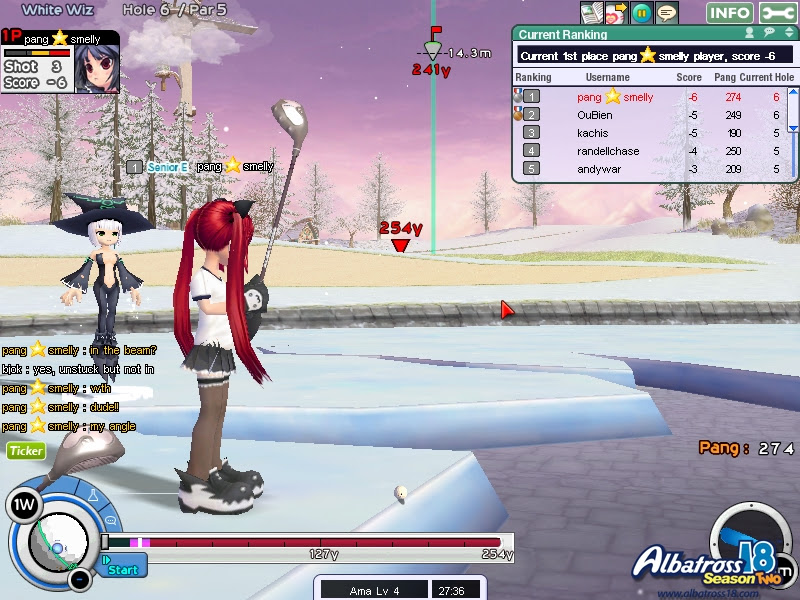Screen dimensions: 800x600
Task: Click the heart card with arrow icon
Action: point(617,13)
